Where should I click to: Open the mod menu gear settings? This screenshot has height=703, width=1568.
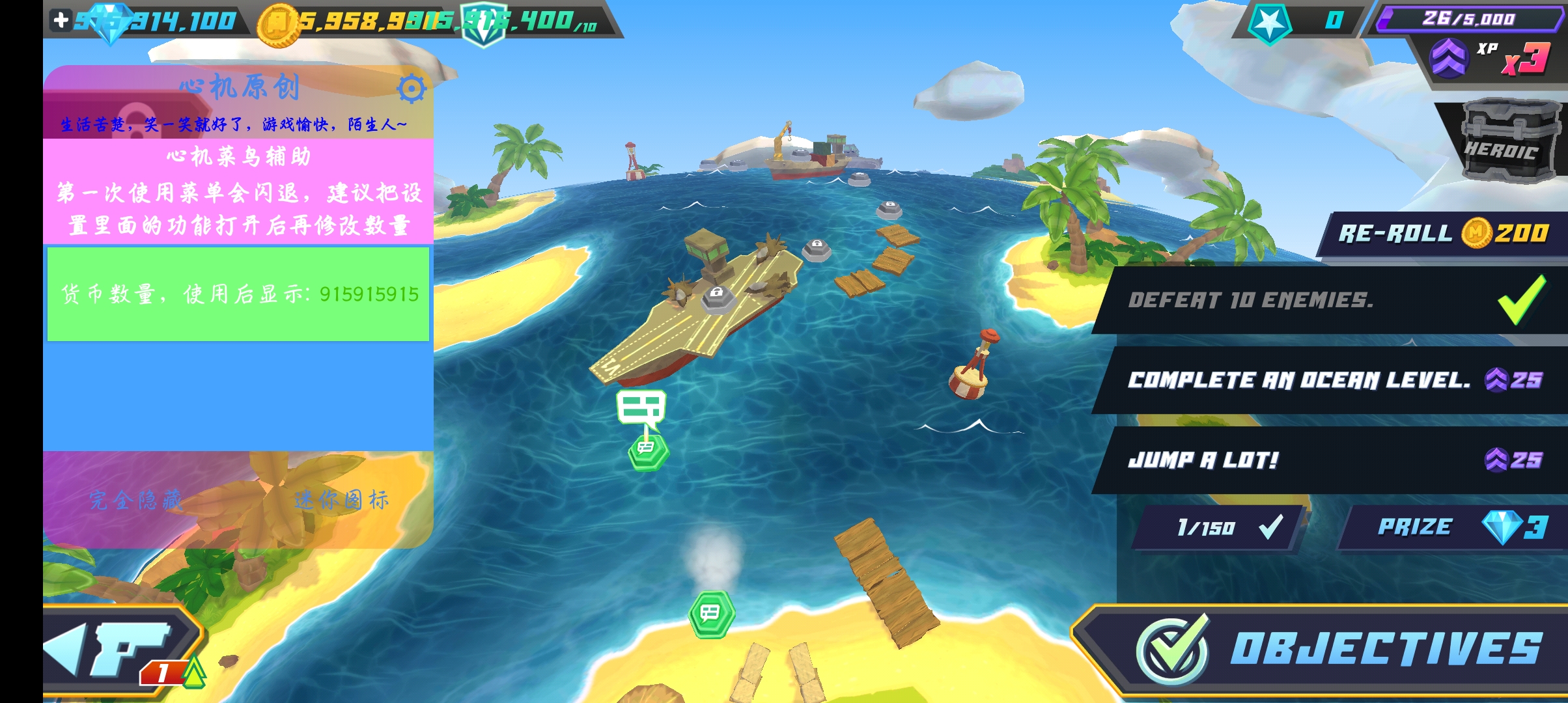pyautogui.click(x=412, y=89)
